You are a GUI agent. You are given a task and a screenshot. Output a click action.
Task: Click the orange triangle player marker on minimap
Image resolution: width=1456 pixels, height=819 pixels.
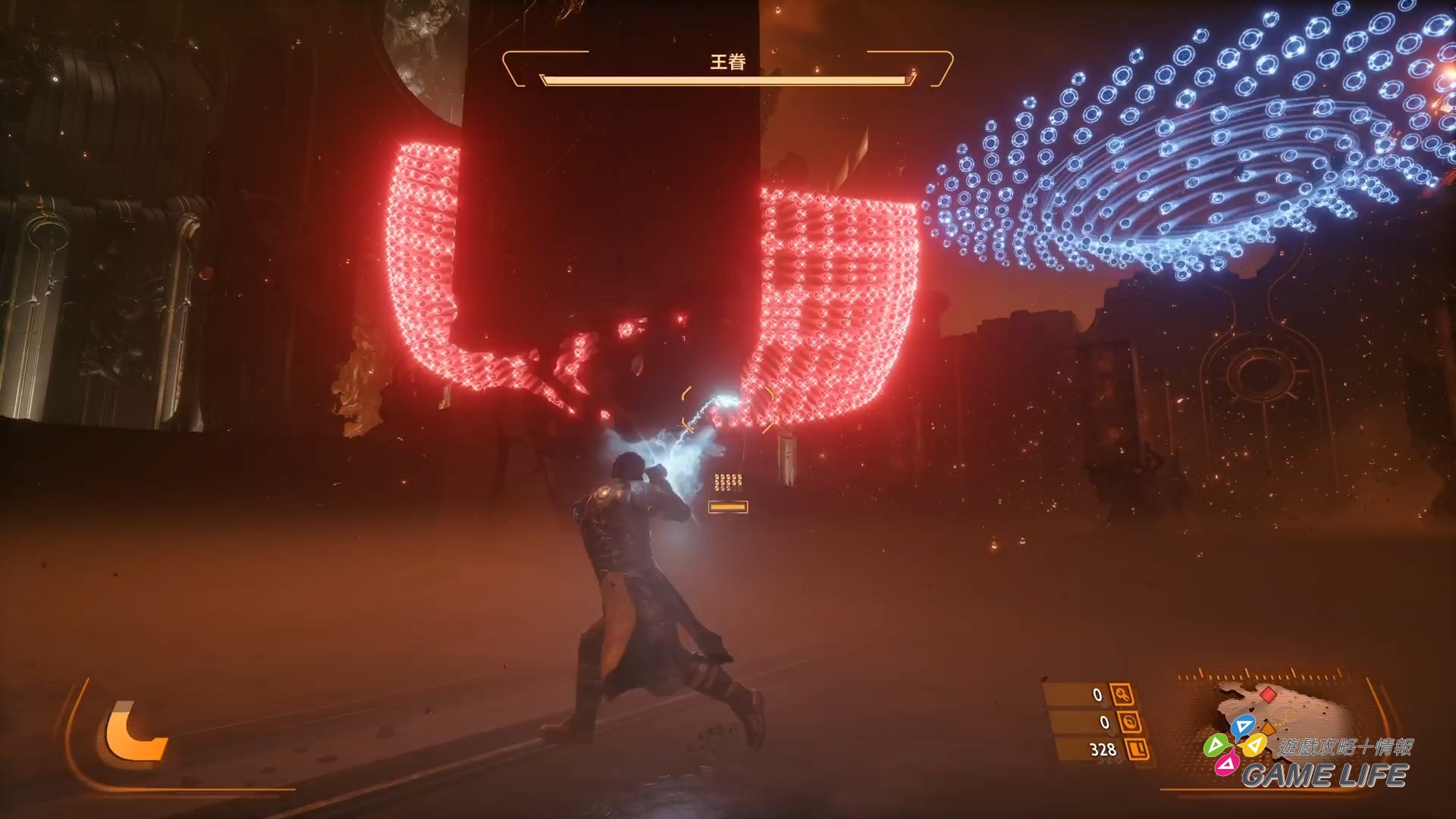click(x=1268, y=728)
